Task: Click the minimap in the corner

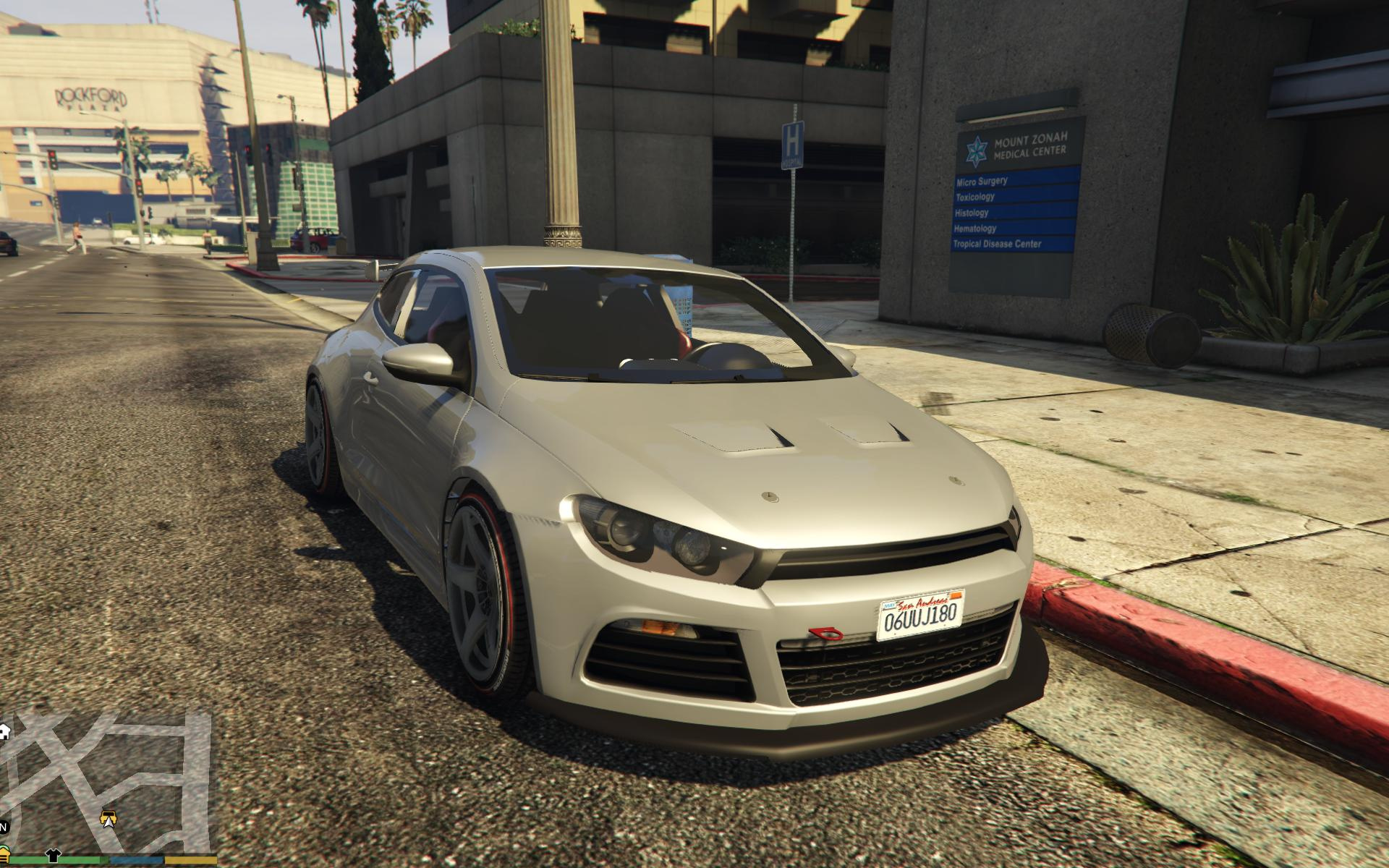Action: pos(109,781)
